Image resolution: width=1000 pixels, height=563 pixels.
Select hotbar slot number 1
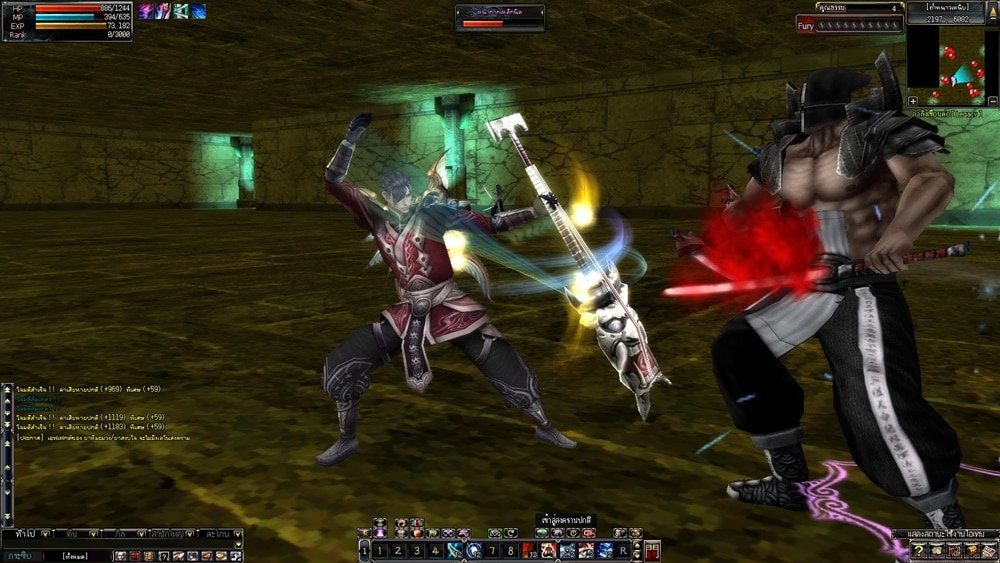pyautogui.click(x=379, y=550)
